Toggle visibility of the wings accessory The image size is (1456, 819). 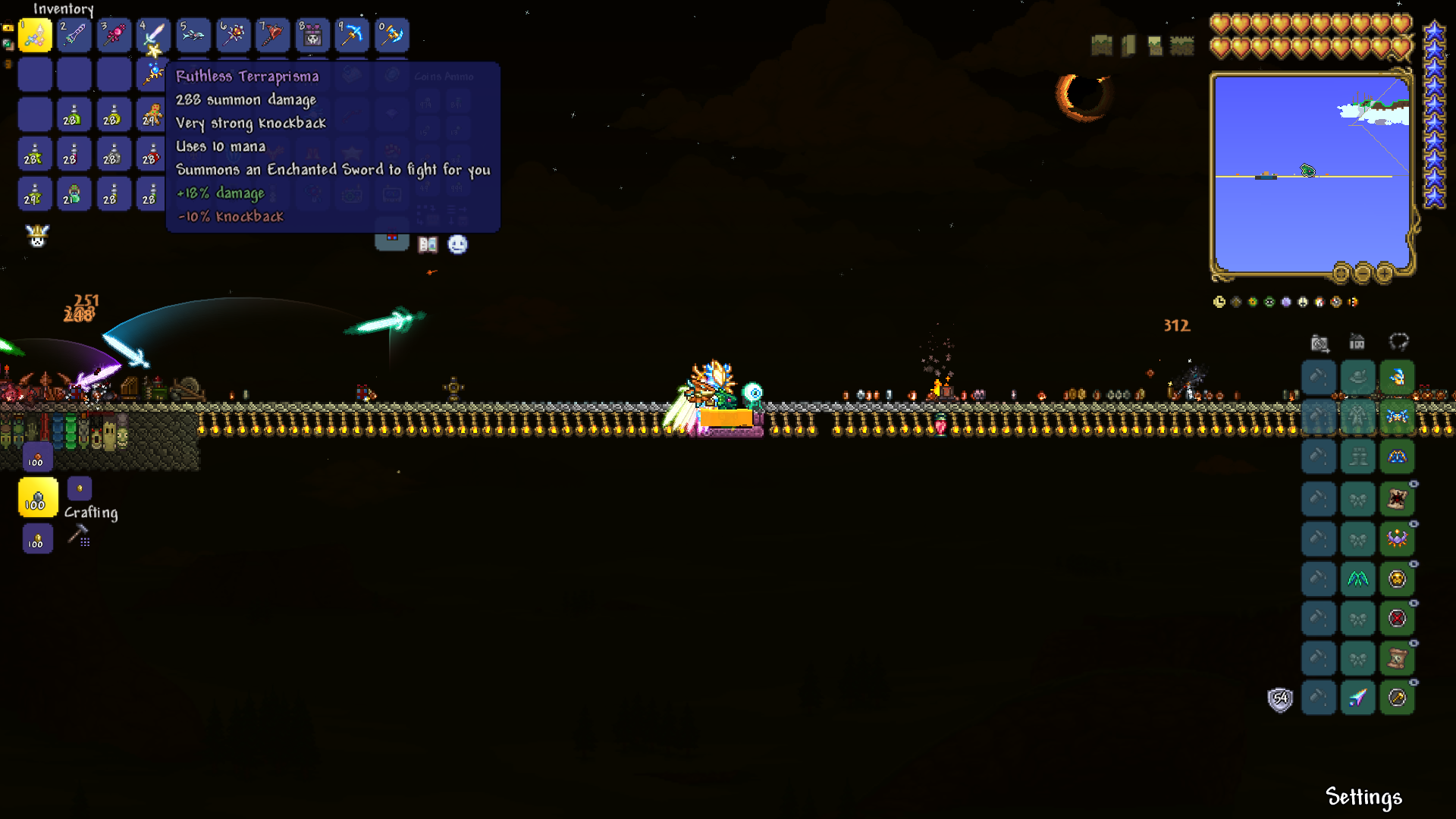[1415, 563]
